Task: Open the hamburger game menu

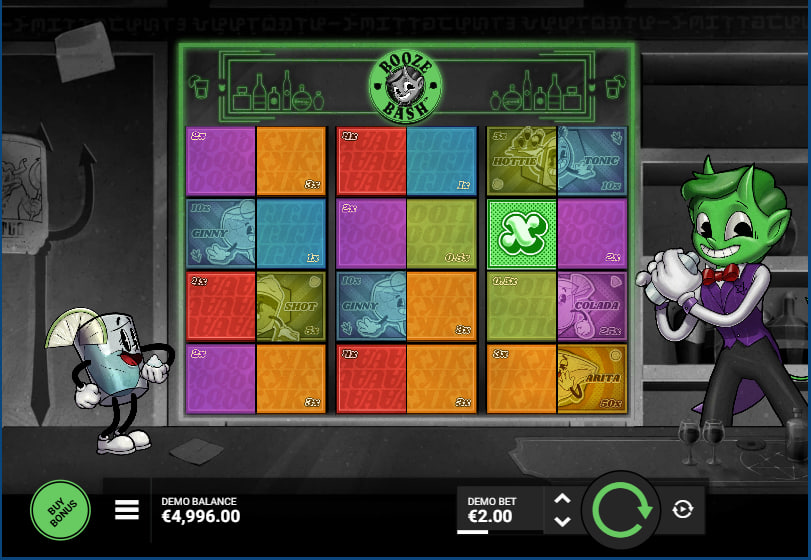Action: 126,510
